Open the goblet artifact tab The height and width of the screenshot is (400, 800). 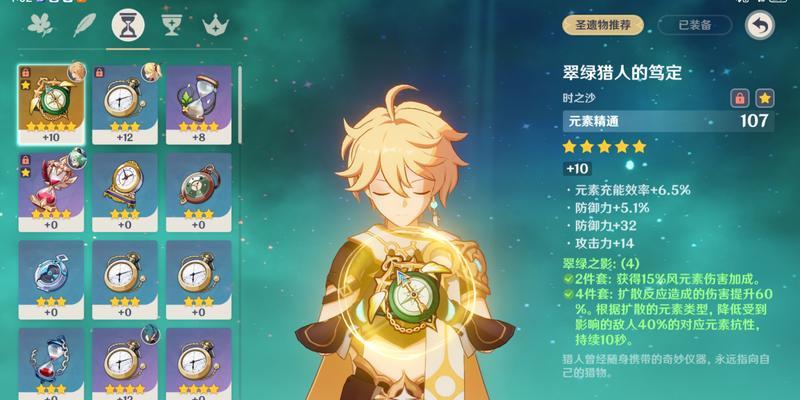point(171,24)
